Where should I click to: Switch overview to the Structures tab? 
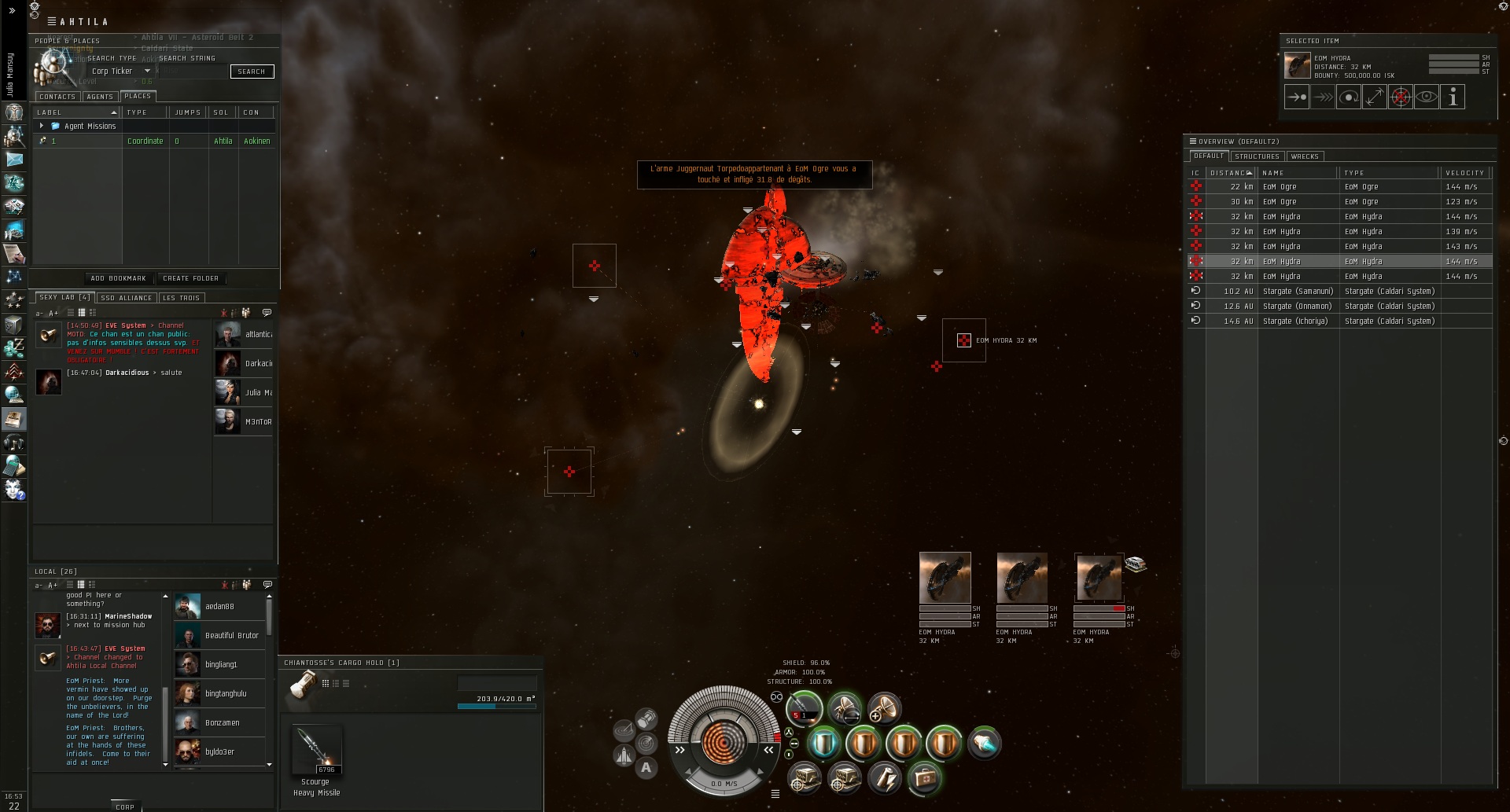[x=1257, y=156]
